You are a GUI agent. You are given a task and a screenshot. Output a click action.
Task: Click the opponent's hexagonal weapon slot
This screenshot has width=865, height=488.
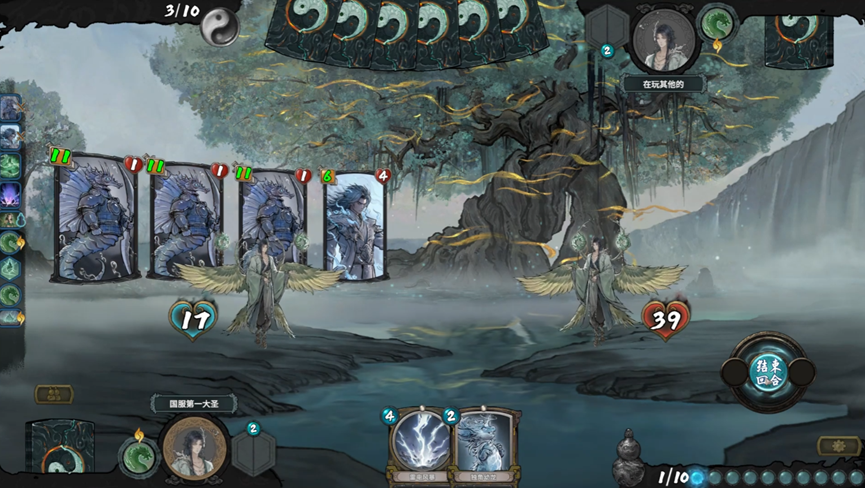(x=606, y=29)
